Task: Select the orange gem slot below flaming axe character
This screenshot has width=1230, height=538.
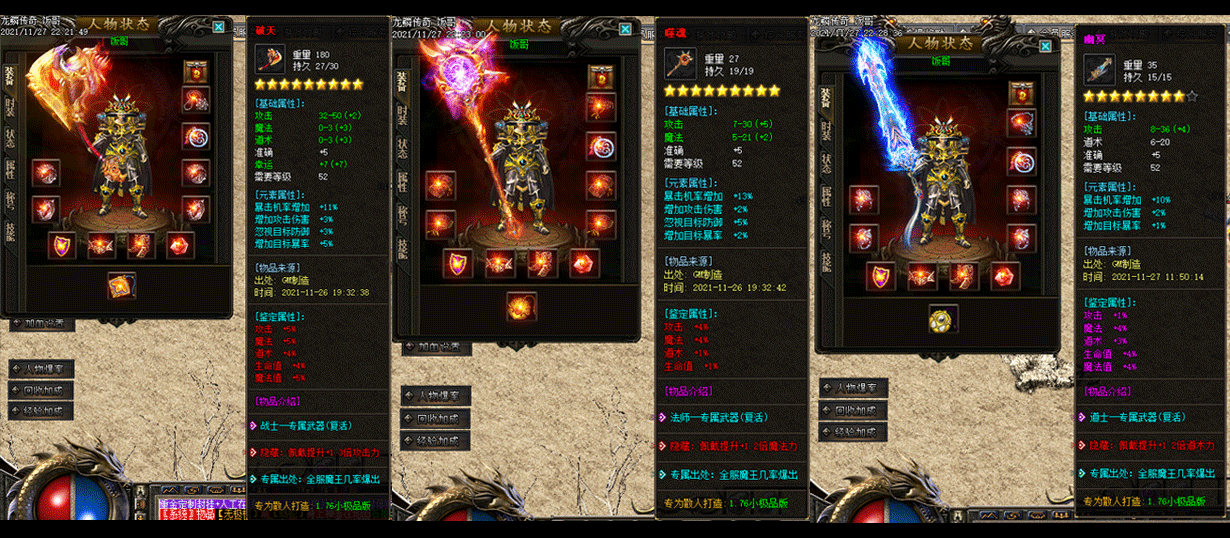Action: pyautogui.click(x=123, y=286)
